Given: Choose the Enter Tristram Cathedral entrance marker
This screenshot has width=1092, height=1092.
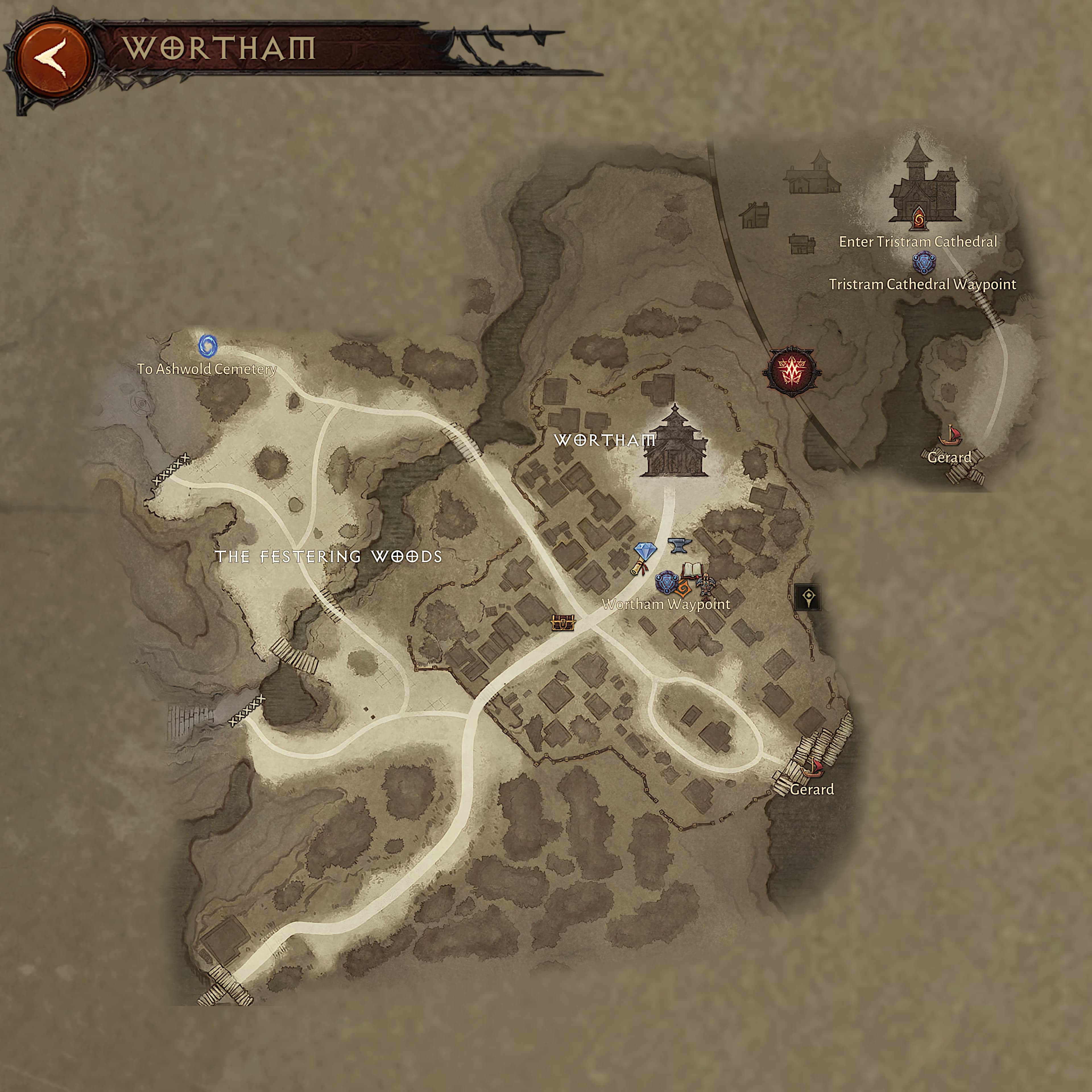Looking at the screenshot, I should pos(918,218).
